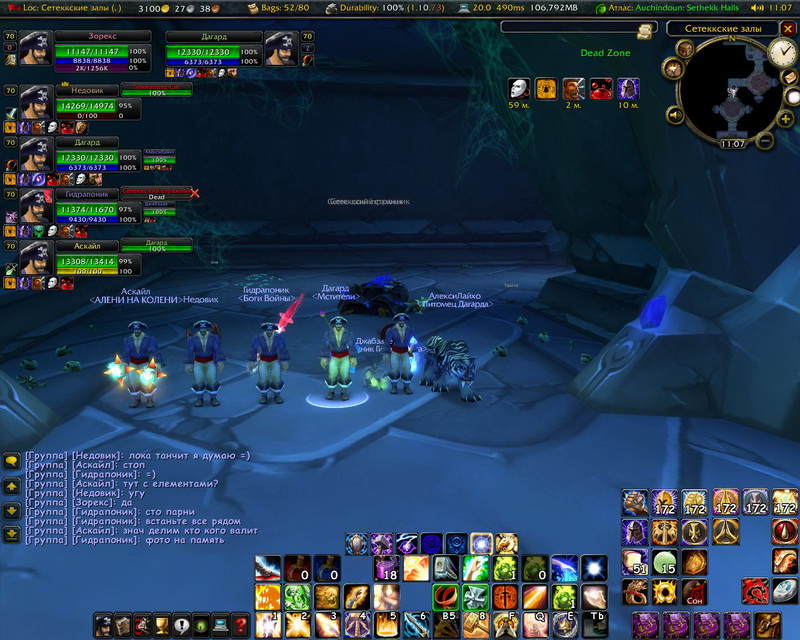
Task: Zoom out the minimap with minus button
Action: (x=766, y=140)
